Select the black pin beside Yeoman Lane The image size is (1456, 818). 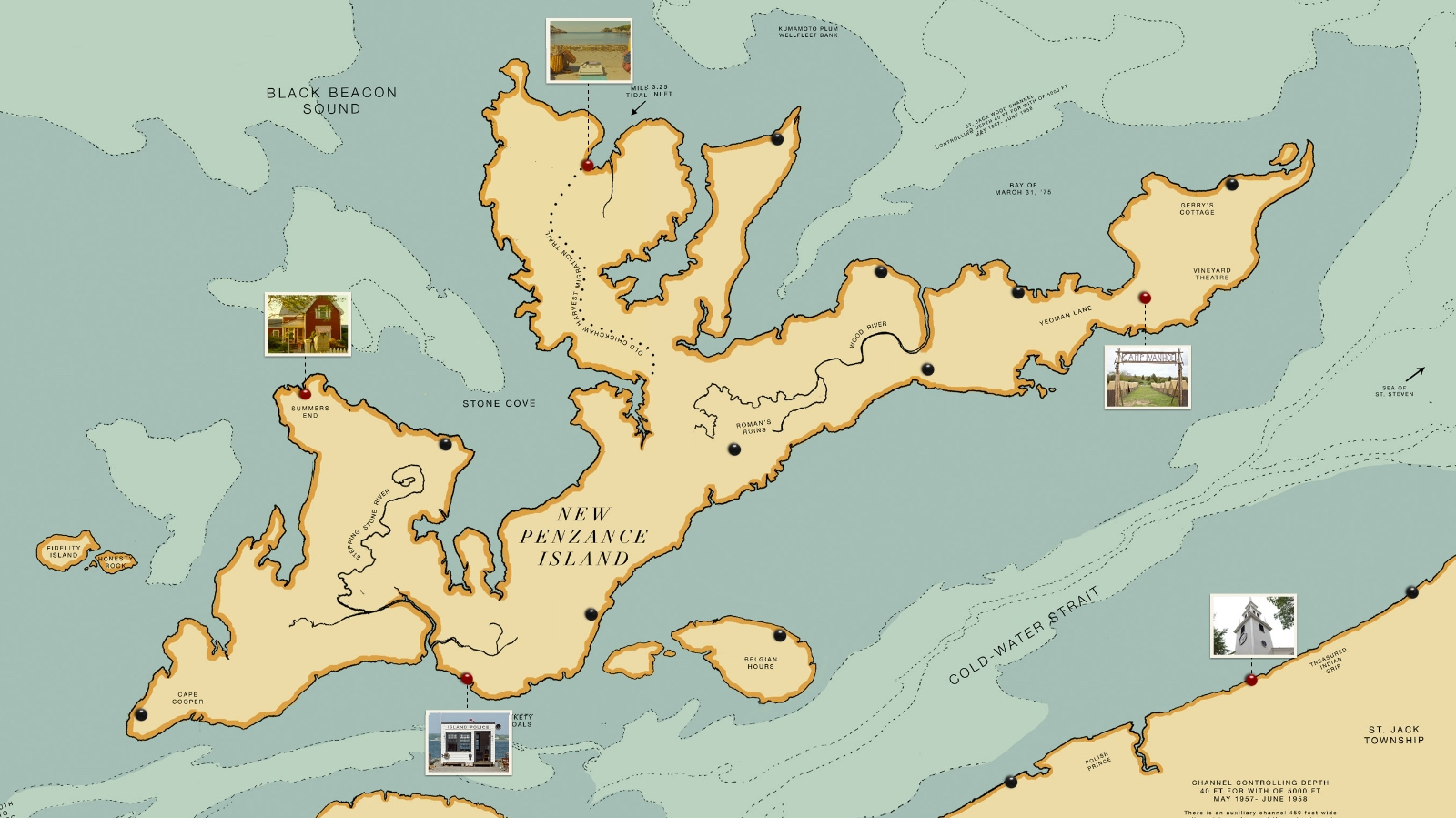1017,292
